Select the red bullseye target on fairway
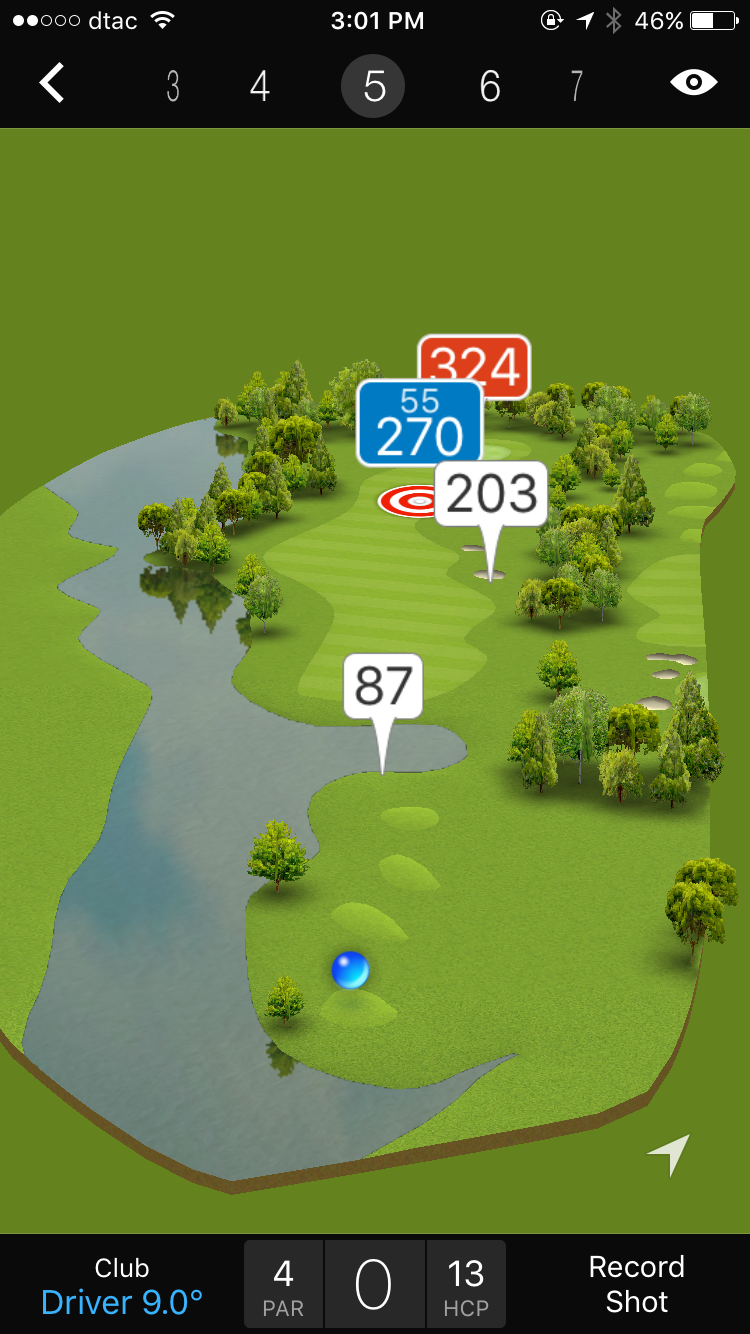This screenshot has width=750, height=1334. (x=407, y=500)
